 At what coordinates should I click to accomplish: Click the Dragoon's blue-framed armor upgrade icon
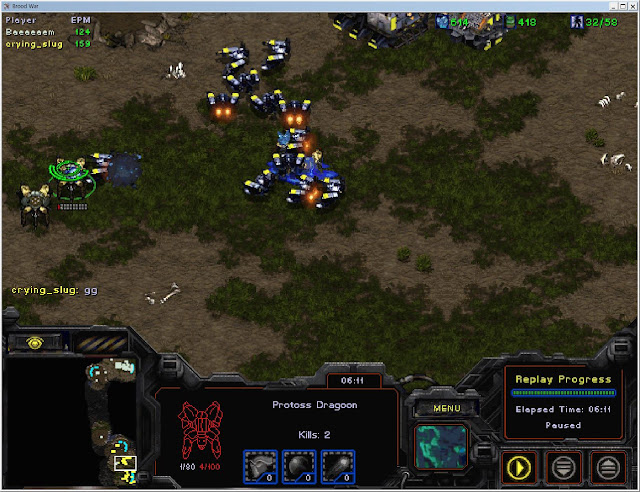tap(262, 466)
